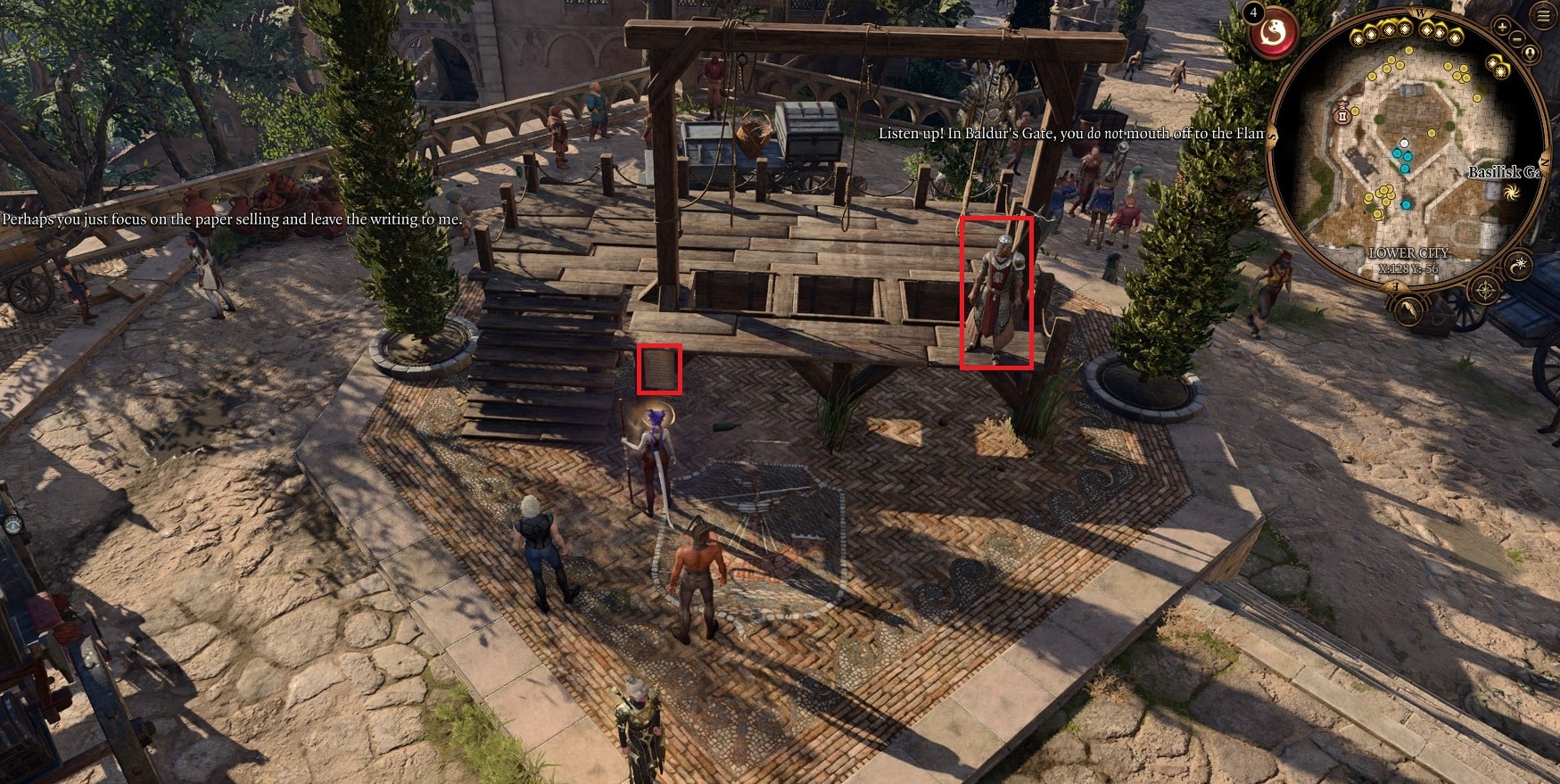
Task: Click the LOWER CITY label on the minimap
Action: coord(1408,253)
